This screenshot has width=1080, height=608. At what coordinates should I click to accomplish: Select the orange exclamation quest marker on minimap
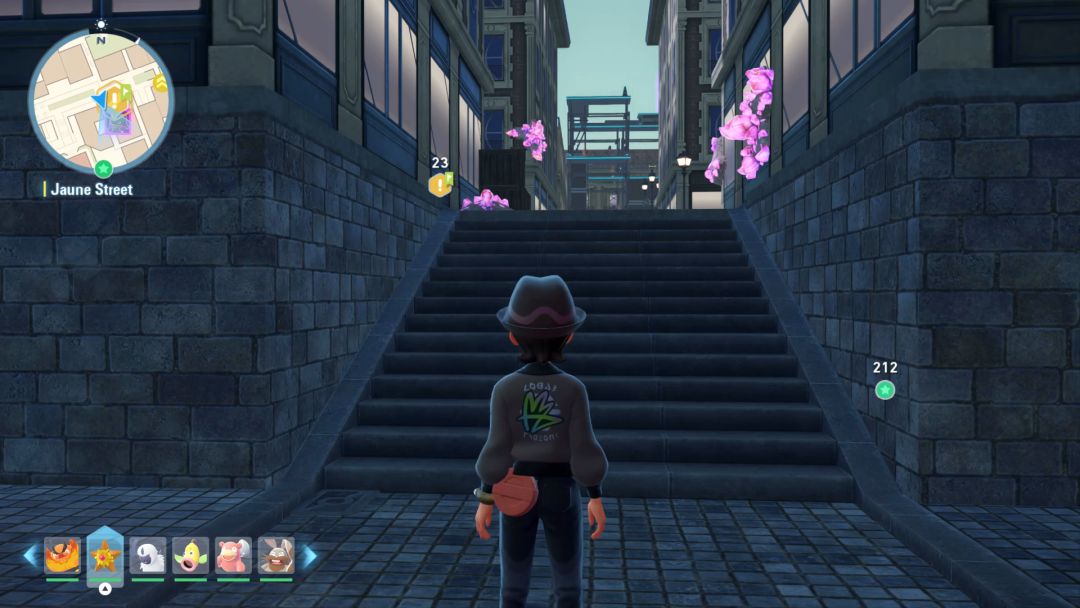click(x=116, y=97)
